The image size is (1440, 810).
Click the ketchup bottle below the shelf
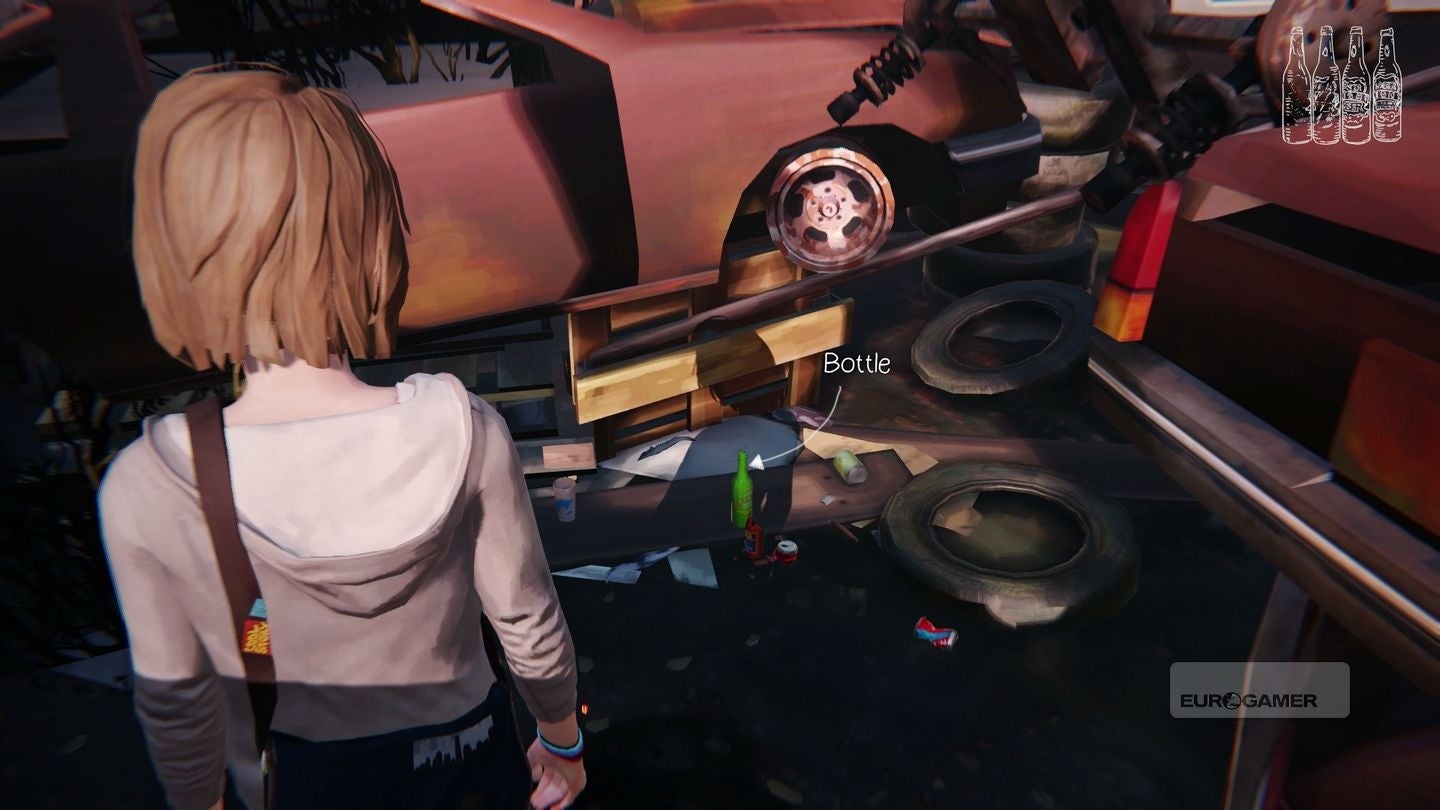pyautogui.click(x=752, y=540)
